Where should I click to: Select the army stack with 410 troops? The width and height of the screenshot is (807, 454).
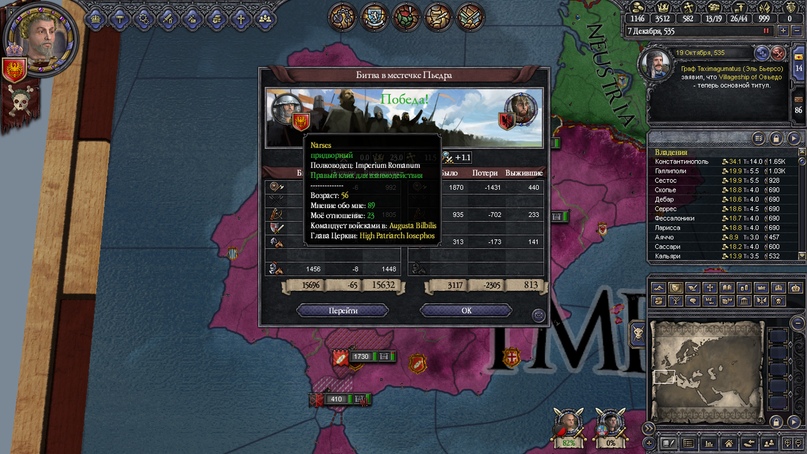[x=334, y=400]
